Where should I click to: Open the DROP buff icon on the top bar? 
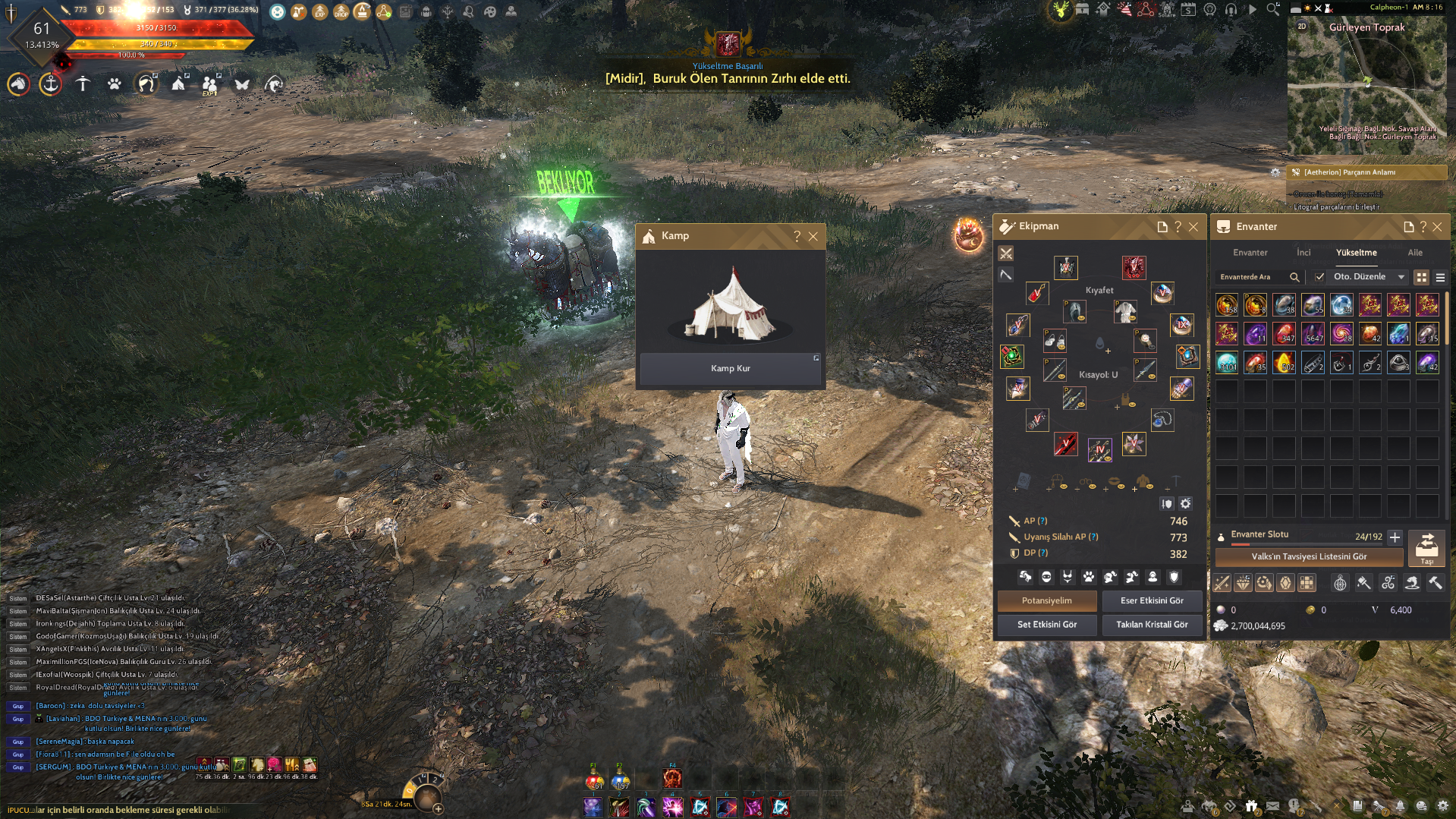[x=341, y=11]
